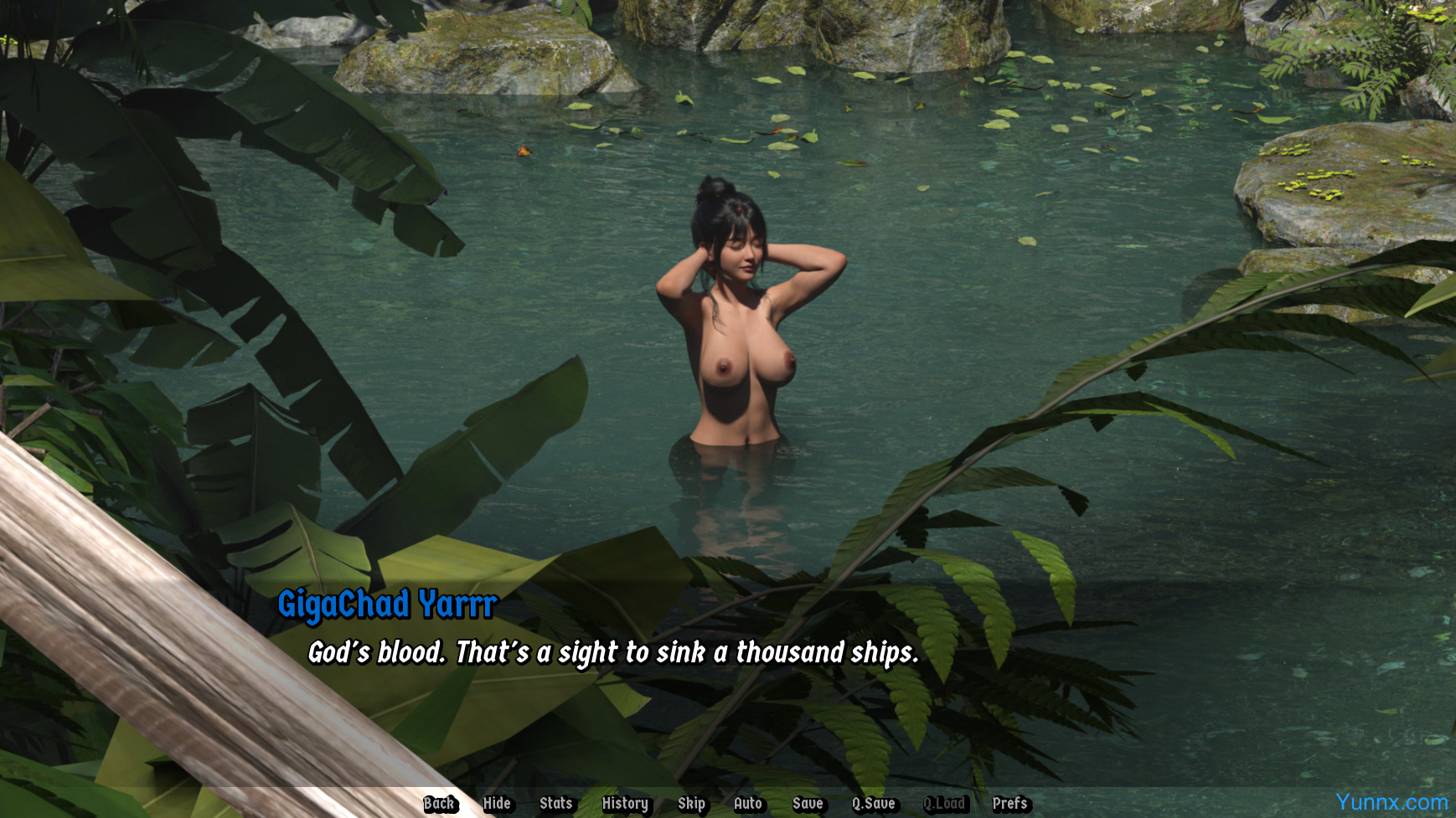Quick save with Q.Save
This screenshot has width=1456, height=818.
[873, 804]
